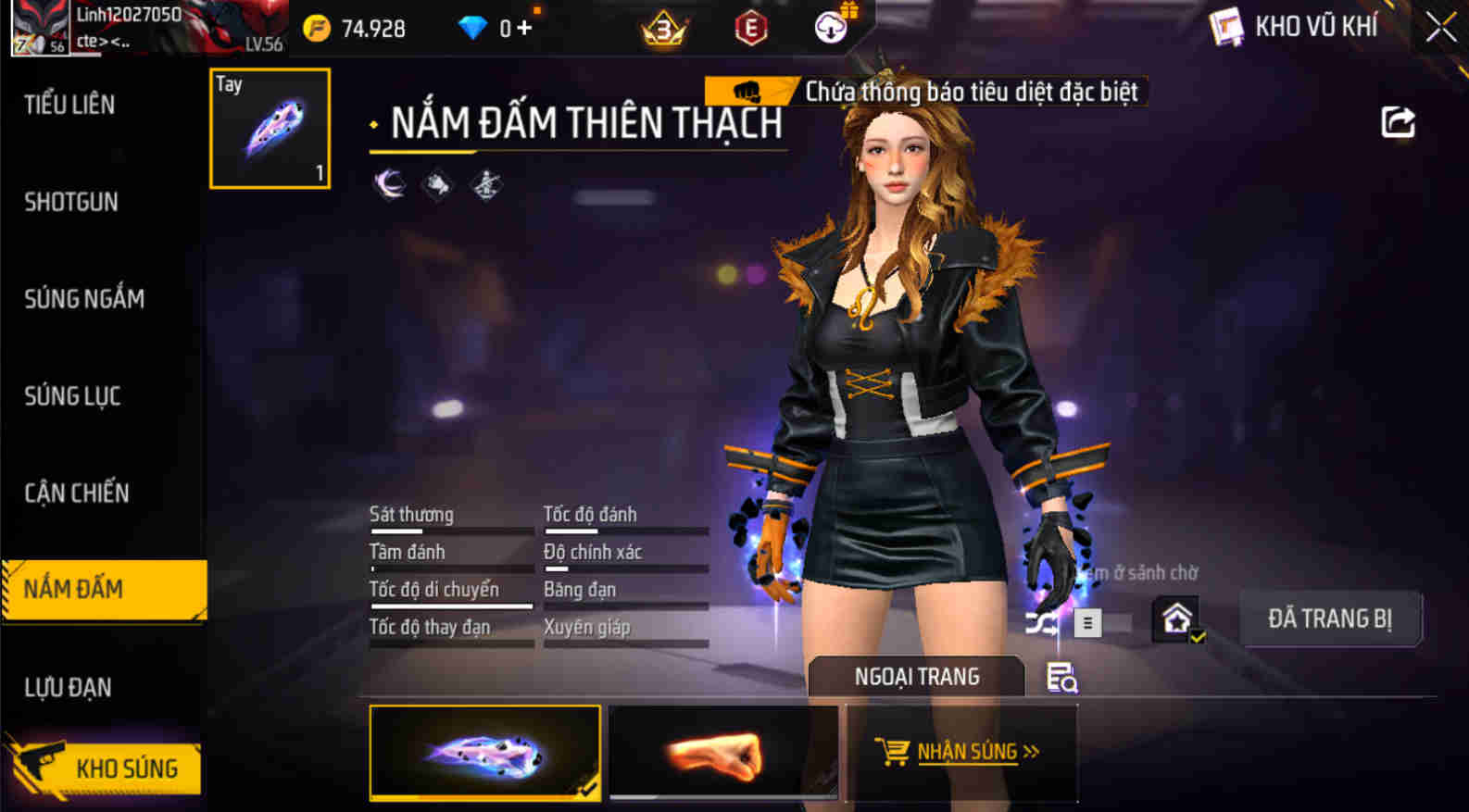Select the crescent moon attribute icon under weapon name
The image size is (1469, 812).
387,182
